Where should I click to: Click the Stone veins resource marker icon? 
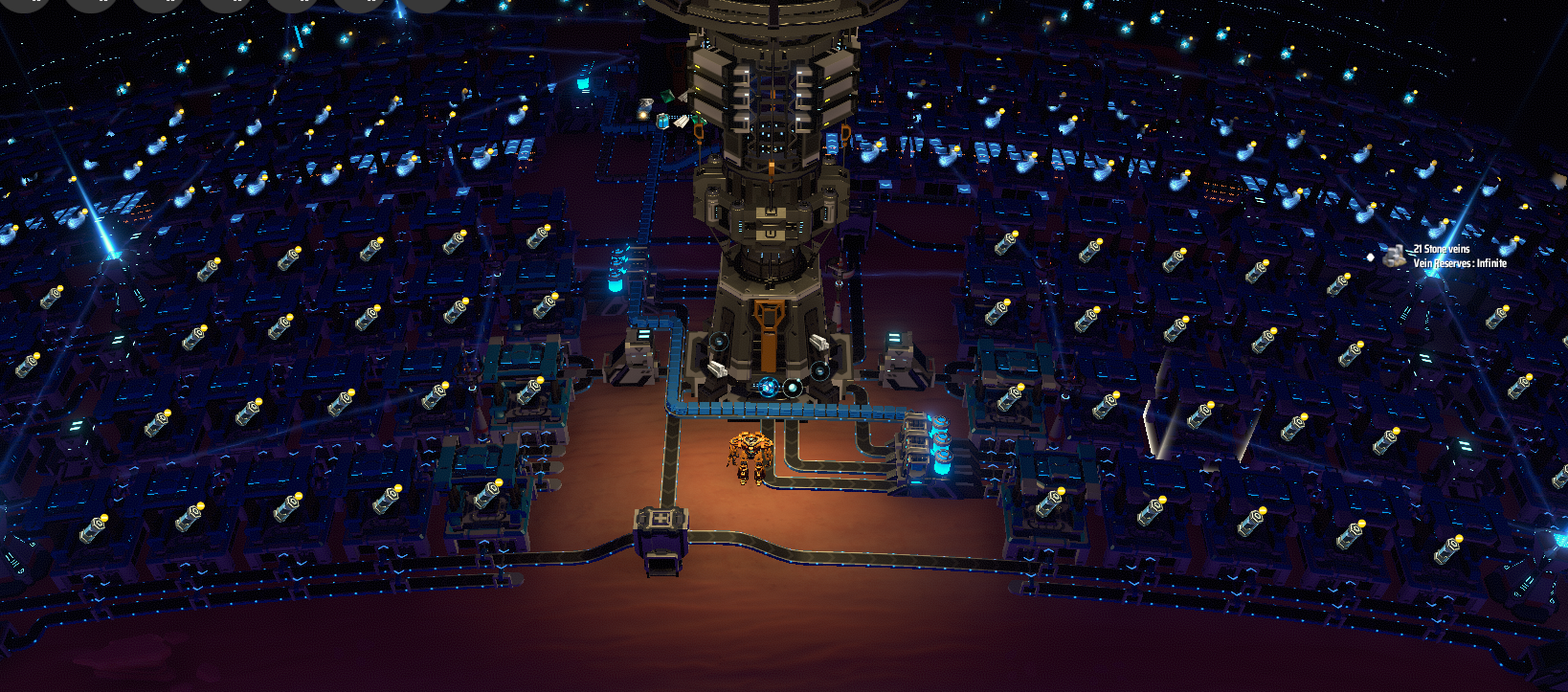coord(1394,255)
